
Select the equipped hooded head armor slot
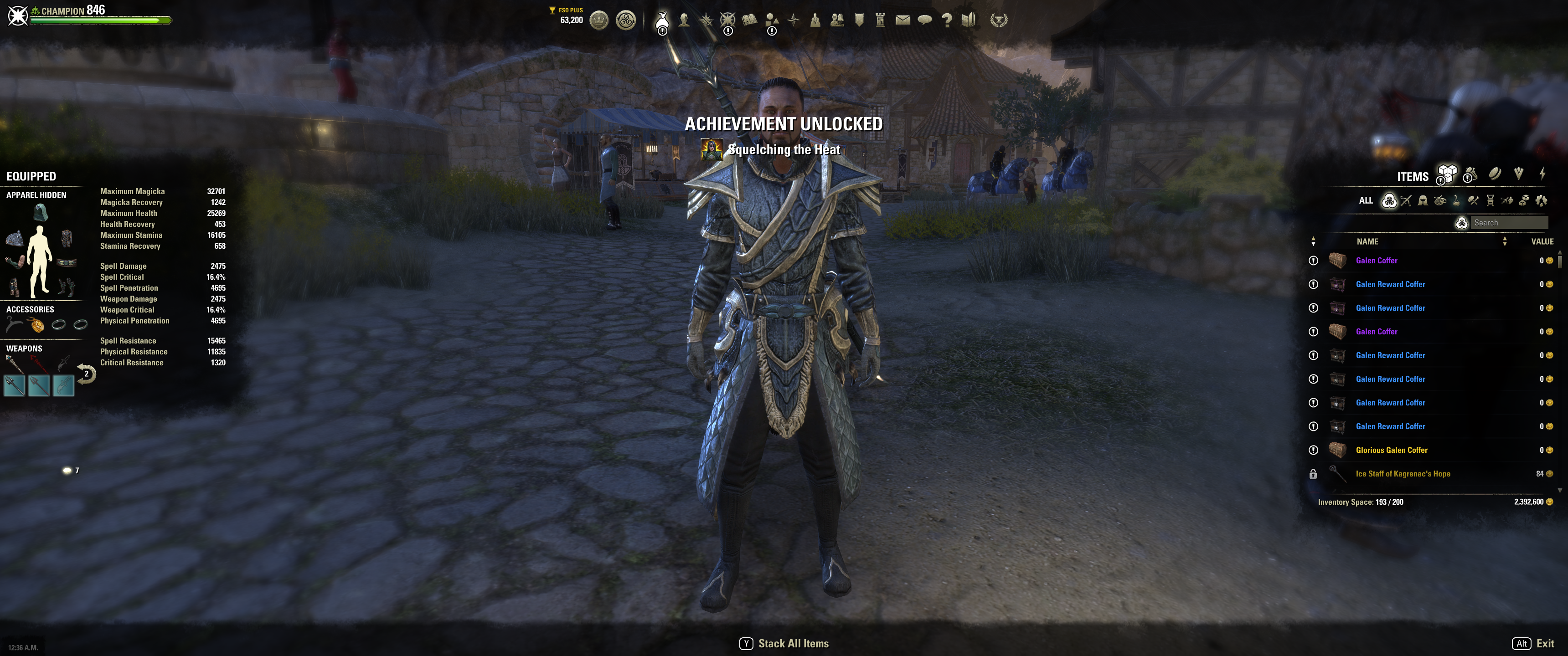pos(40,212)
